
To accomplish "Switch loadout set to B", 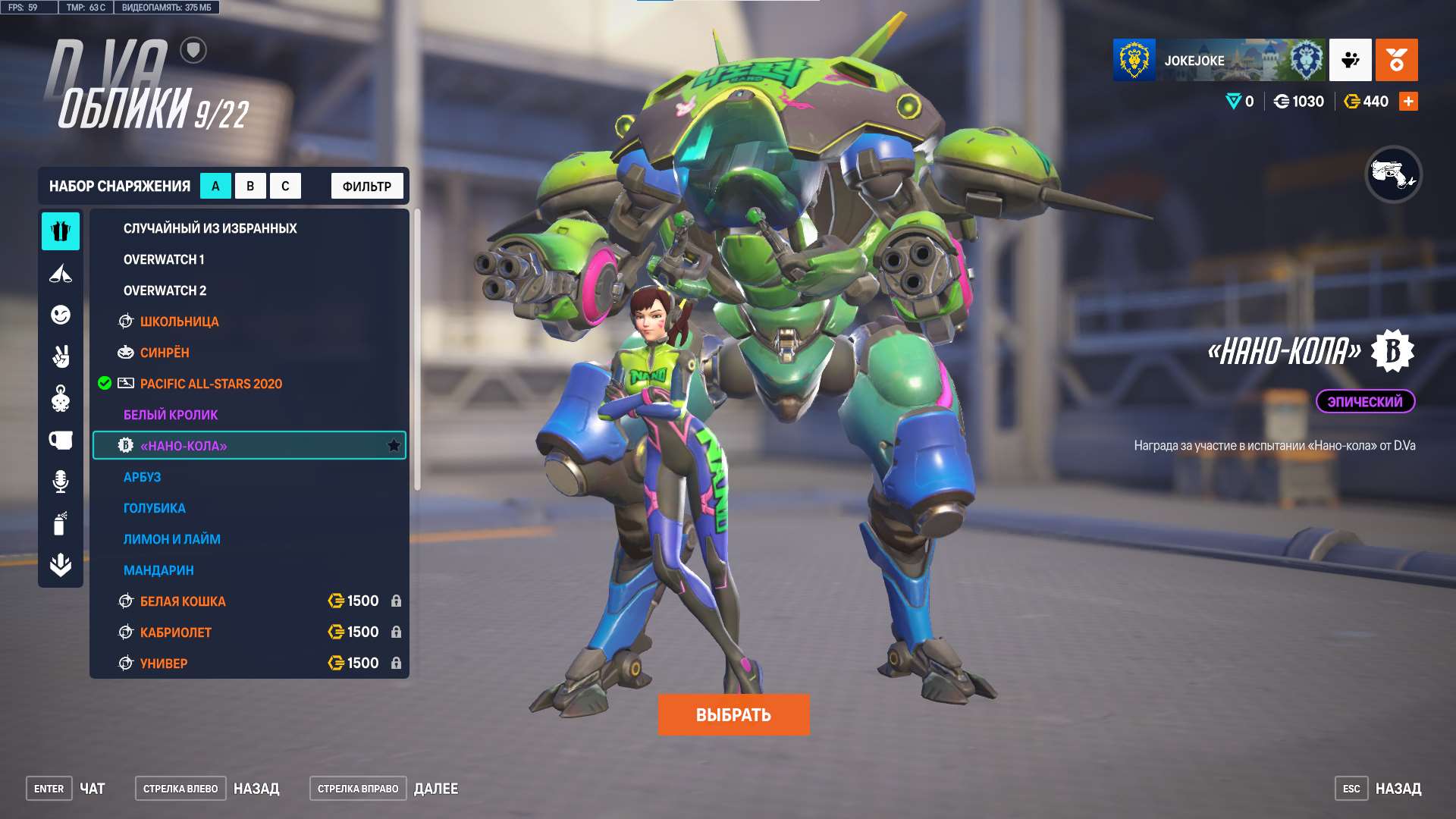I will point(251,185).
